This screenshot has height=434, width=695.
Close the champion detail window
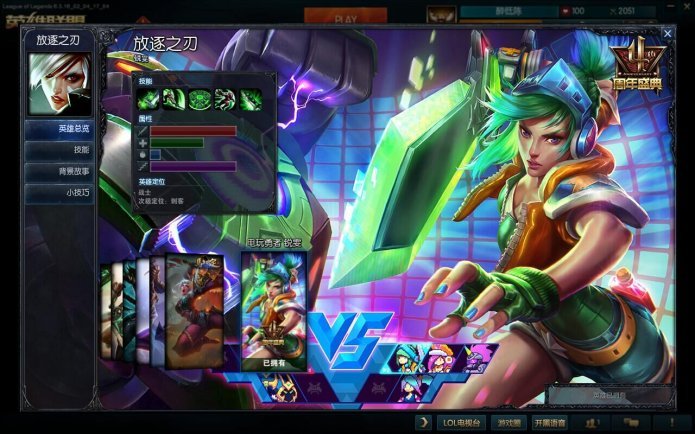click(x=667, y=34)
